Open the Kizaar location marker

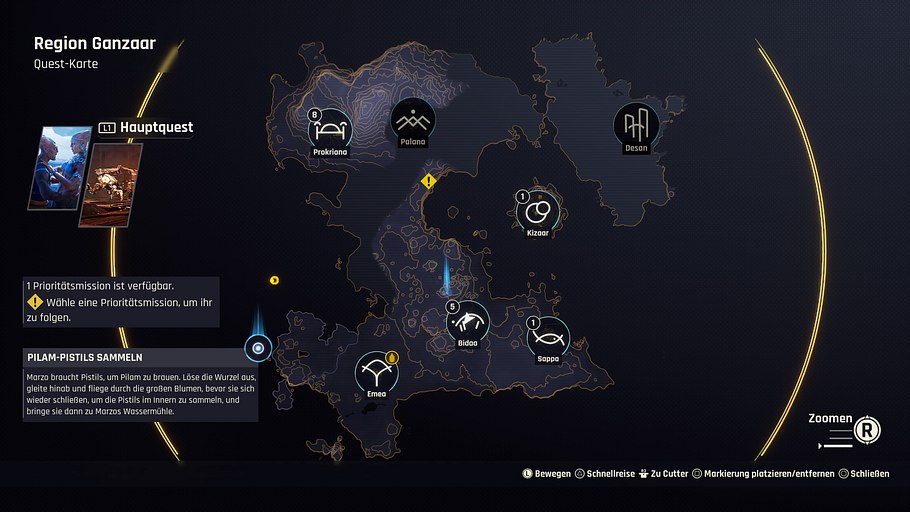point(538,210)
